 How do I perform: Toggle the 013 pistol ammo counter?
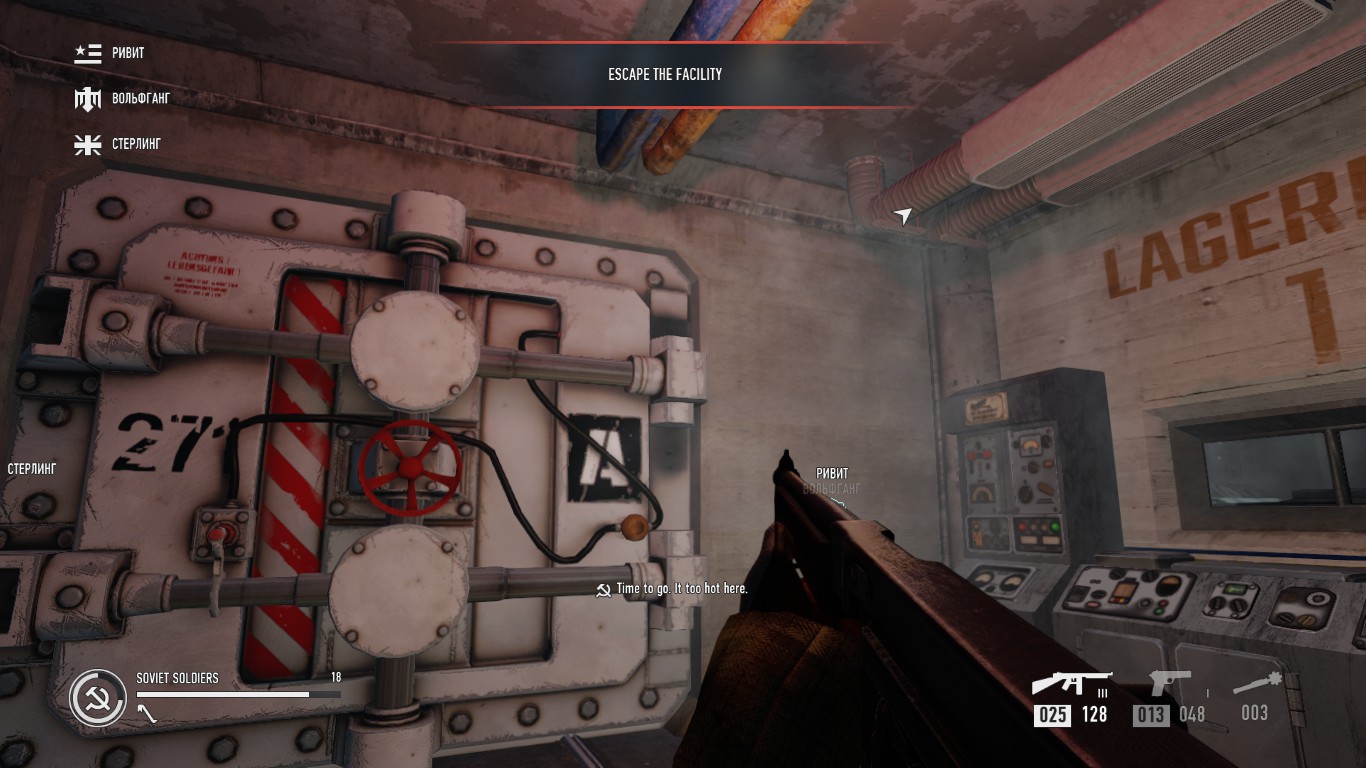tap(1152, 714)
